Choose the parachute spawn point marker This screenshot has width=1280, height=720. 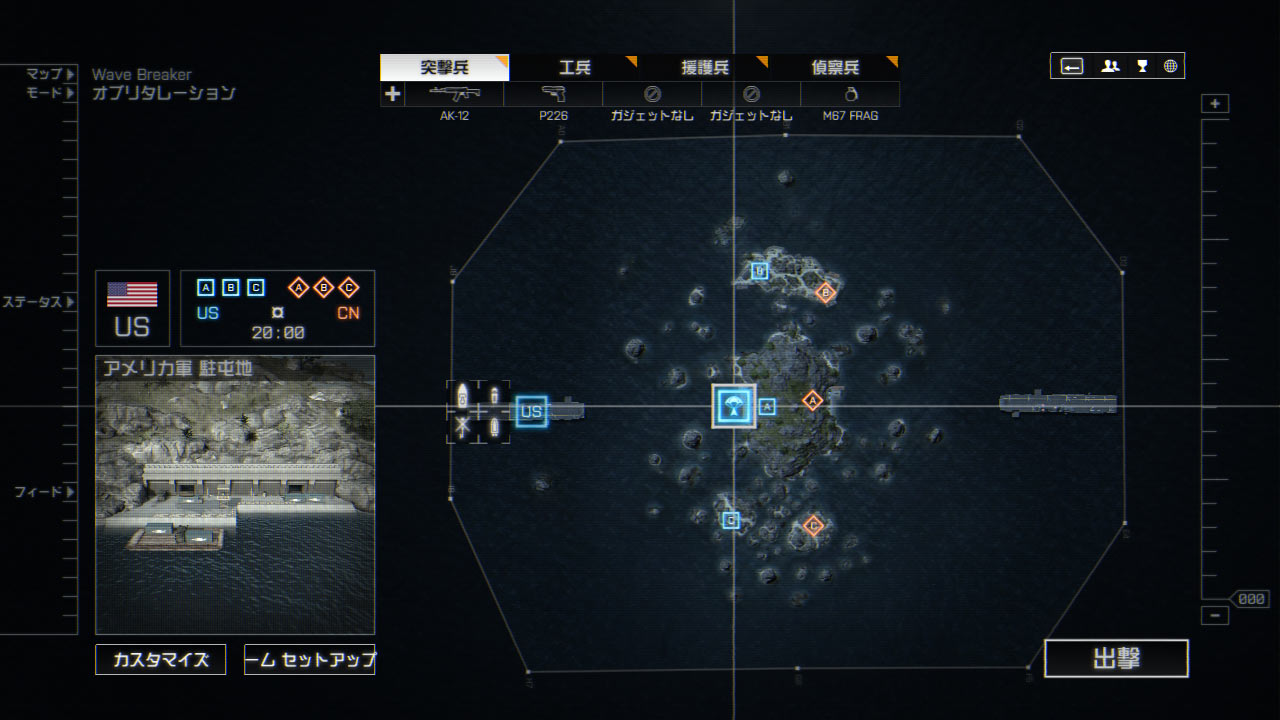tap(734, 406)
